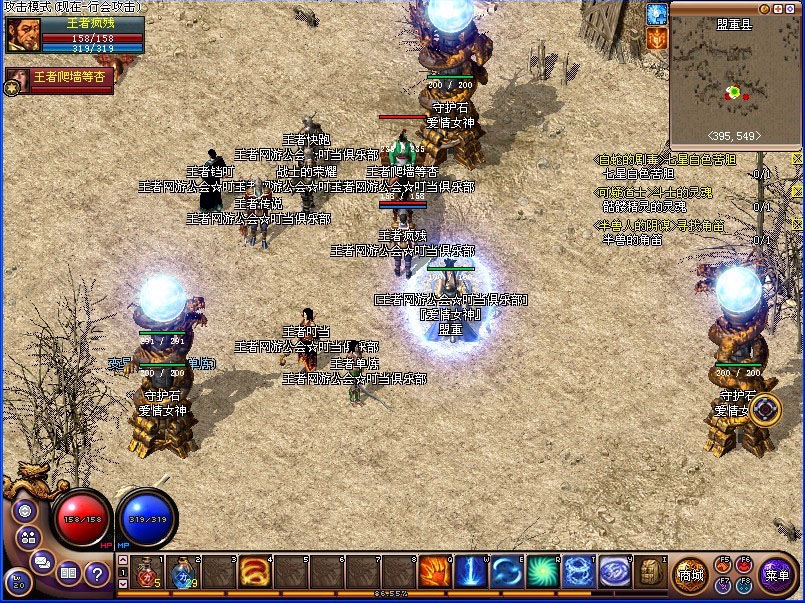Use the brown backpack item slot
The height and width of the screenshot is (603, 805).
coord(651,571)
